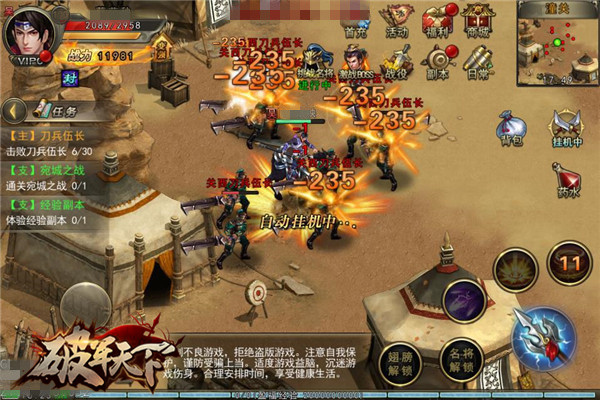Open the 首充 first recharge menu

(x=354, y=20)
